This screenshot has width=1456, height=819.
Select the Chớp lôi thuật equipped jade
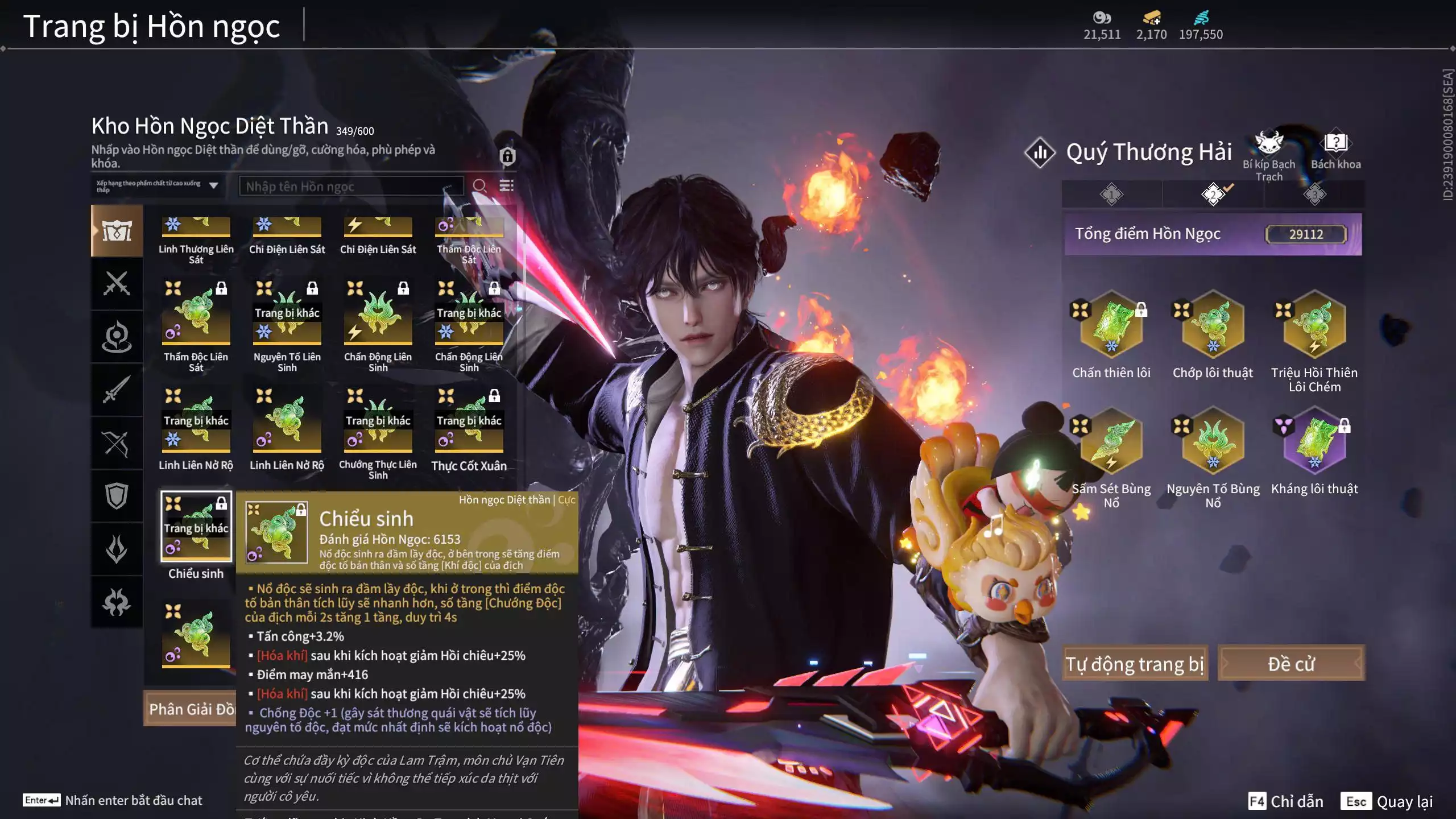[1213, 325]
